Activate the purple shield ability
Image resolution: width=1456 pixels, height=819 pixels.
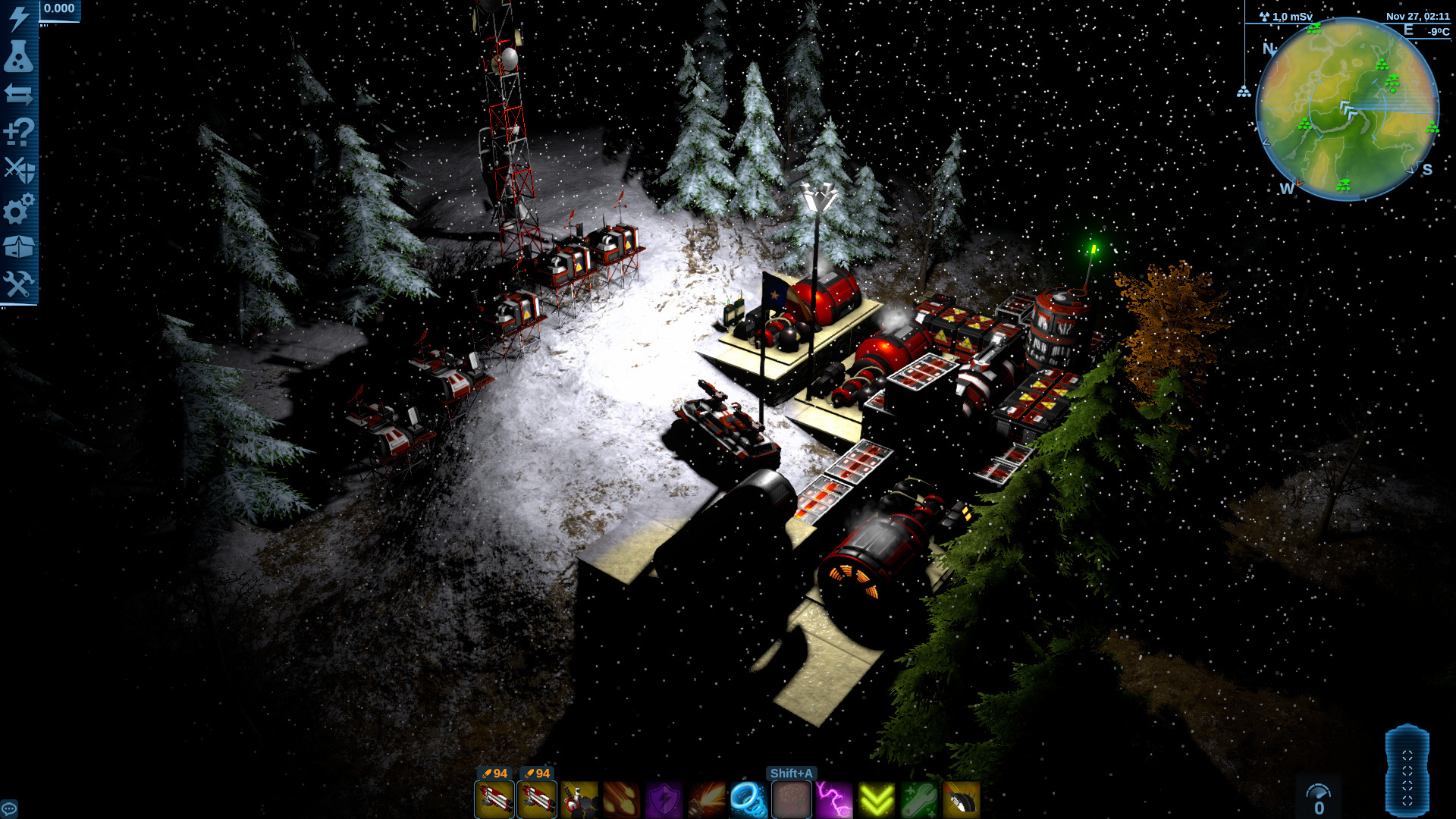664,800
